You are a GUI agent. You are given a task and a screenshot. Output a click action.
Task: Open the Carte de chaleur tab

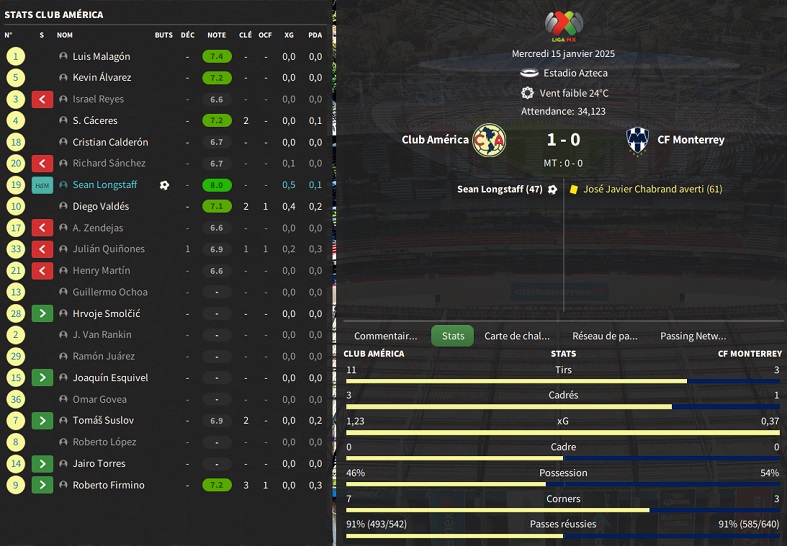click(x=517, y=336)
